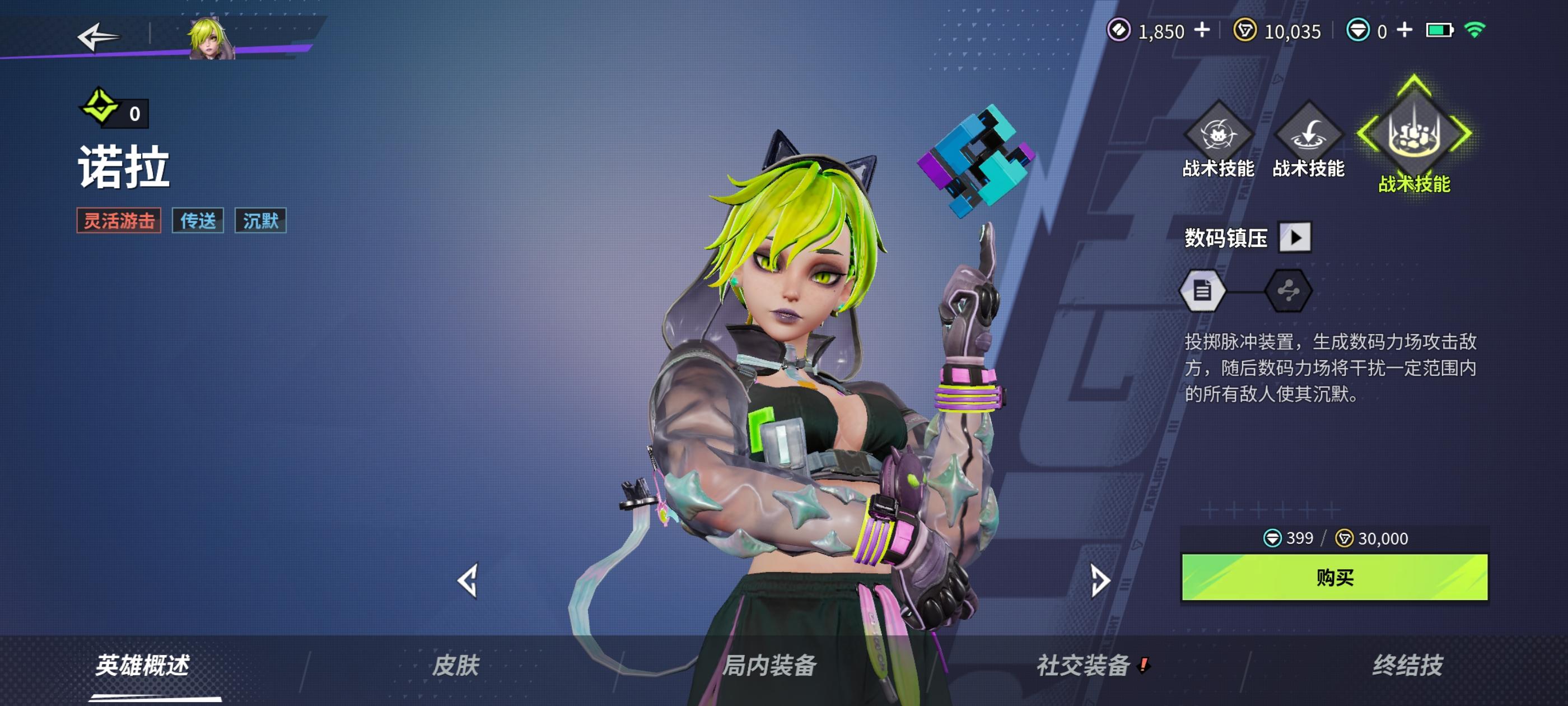Go to previous hero with left arrow
Viewport: 1568px width, 706px height.
[x=469, y=583]
